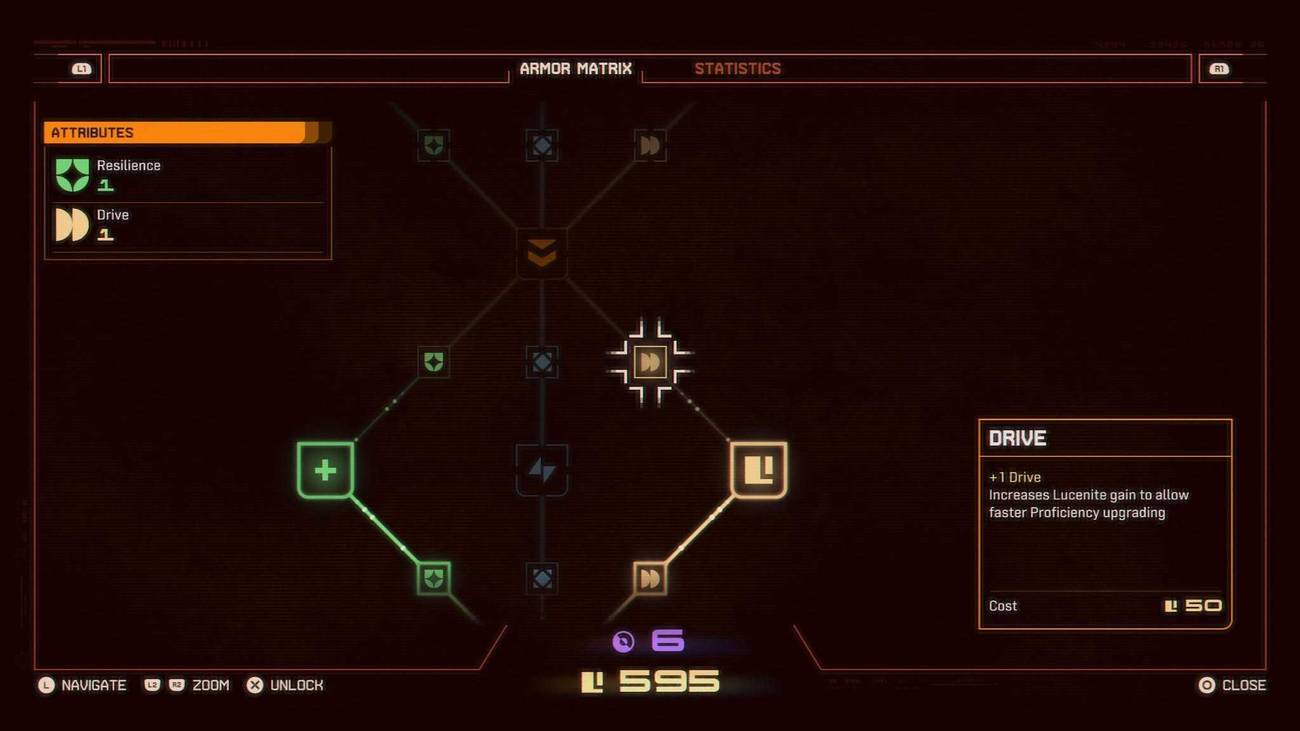Image resolution: width=1300 pixels, height=731 pixels.
Task: Click the R1 bumper prompt
Action: pyautogui.click(x=1218, y=68)
